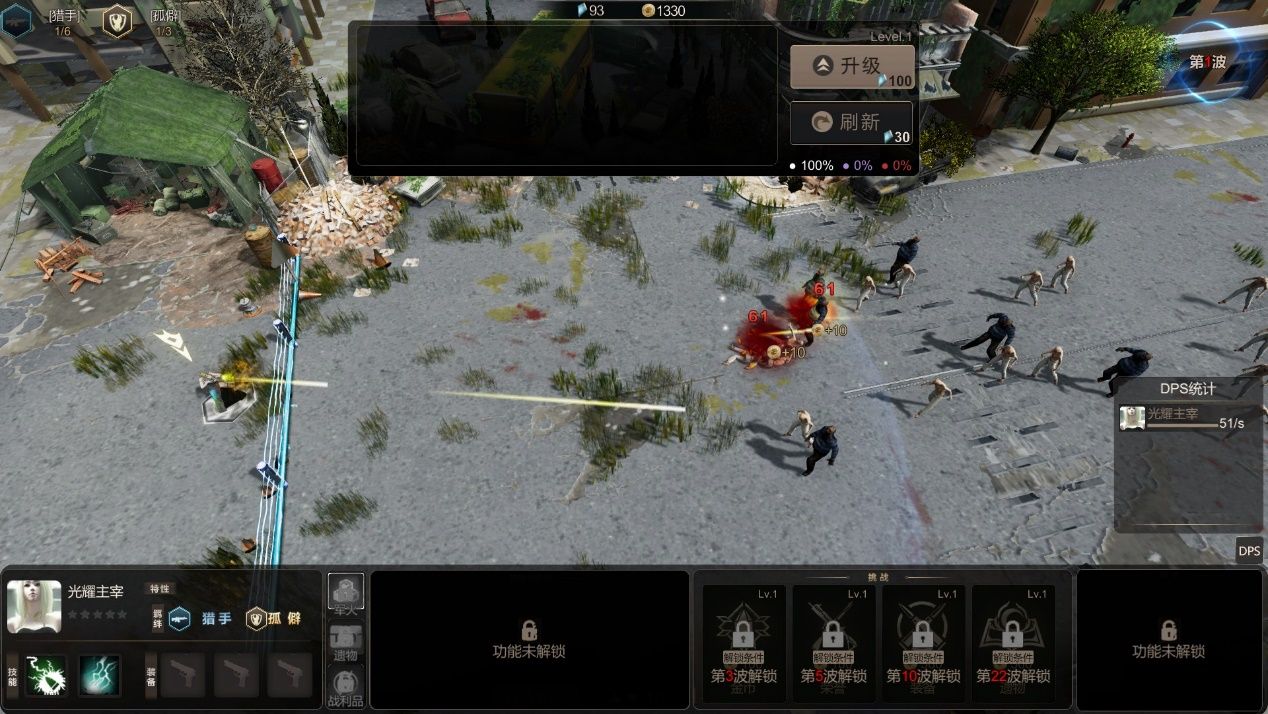Select 光耀主宰 entry in DPS statistics

[x=1187, y=418]
